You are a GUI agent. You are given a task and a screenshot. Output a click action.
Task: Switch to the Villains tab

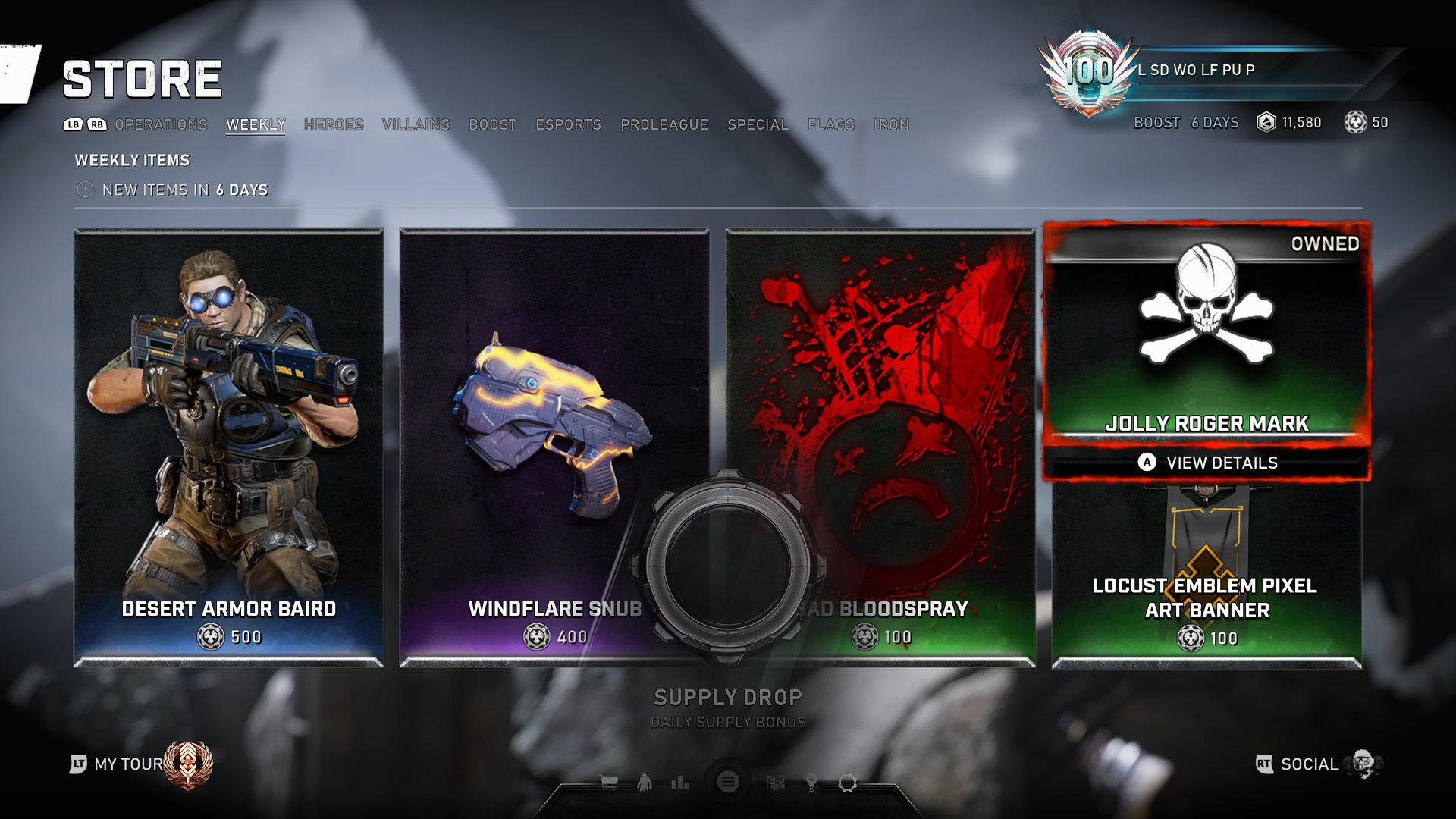click(416, 124)
